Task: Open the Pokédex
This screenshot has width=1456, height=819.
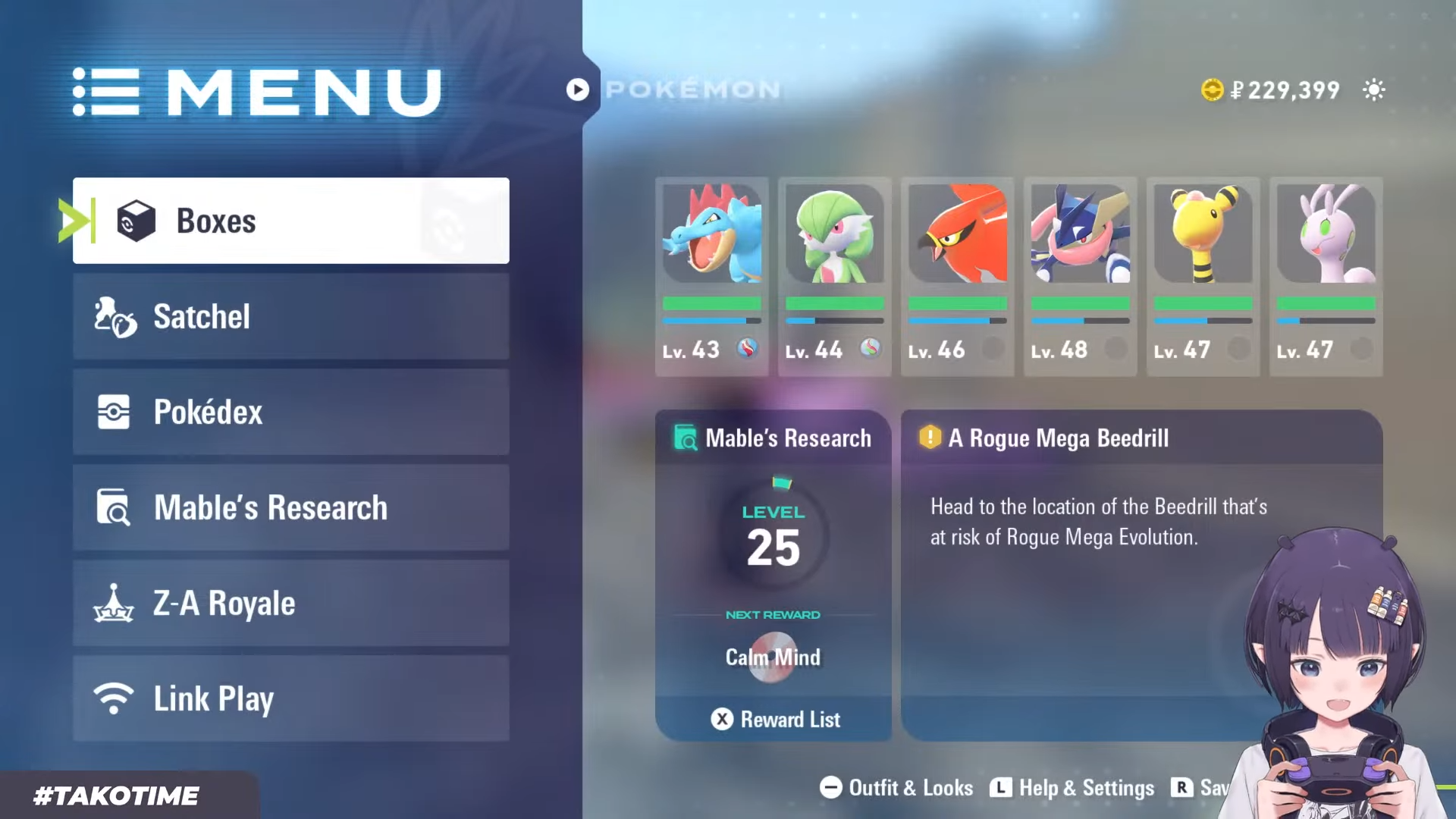Action: tap(290, 412)
